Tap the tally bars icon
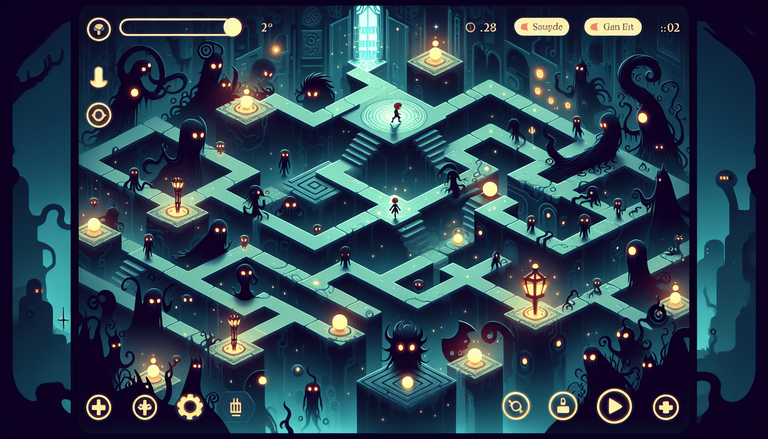This screenshot has height=439, width=768. (x=236, y=406)
